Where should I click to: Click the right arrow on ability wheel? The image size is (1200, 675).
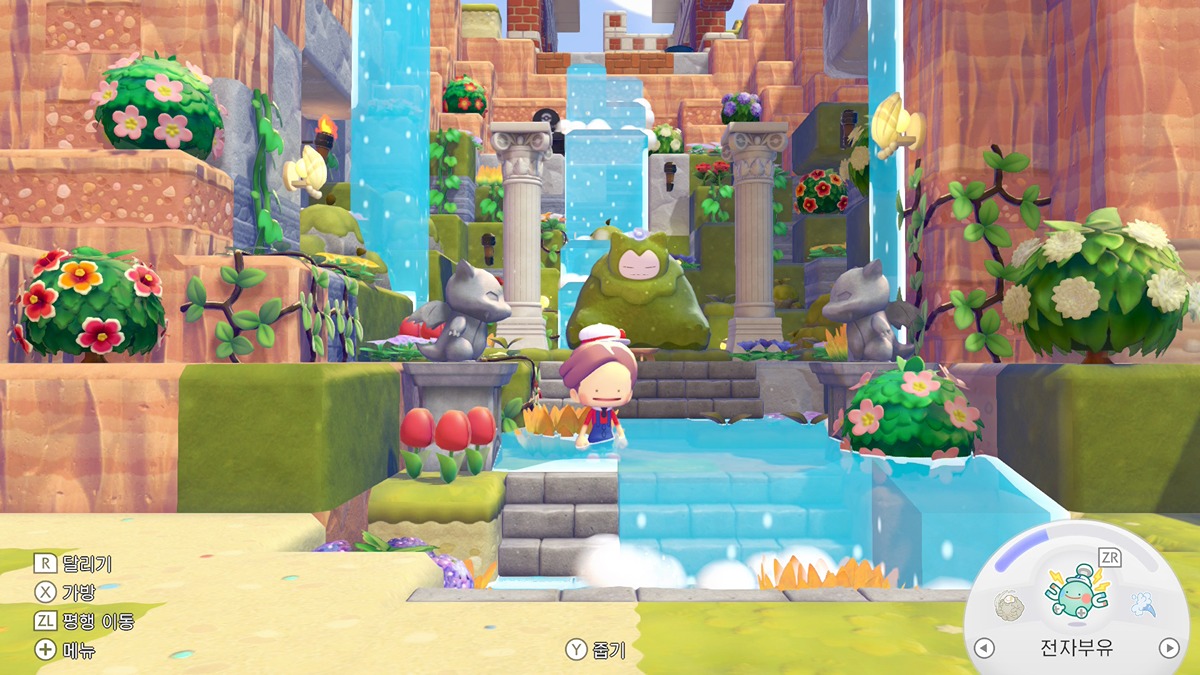coord(1169,648)
